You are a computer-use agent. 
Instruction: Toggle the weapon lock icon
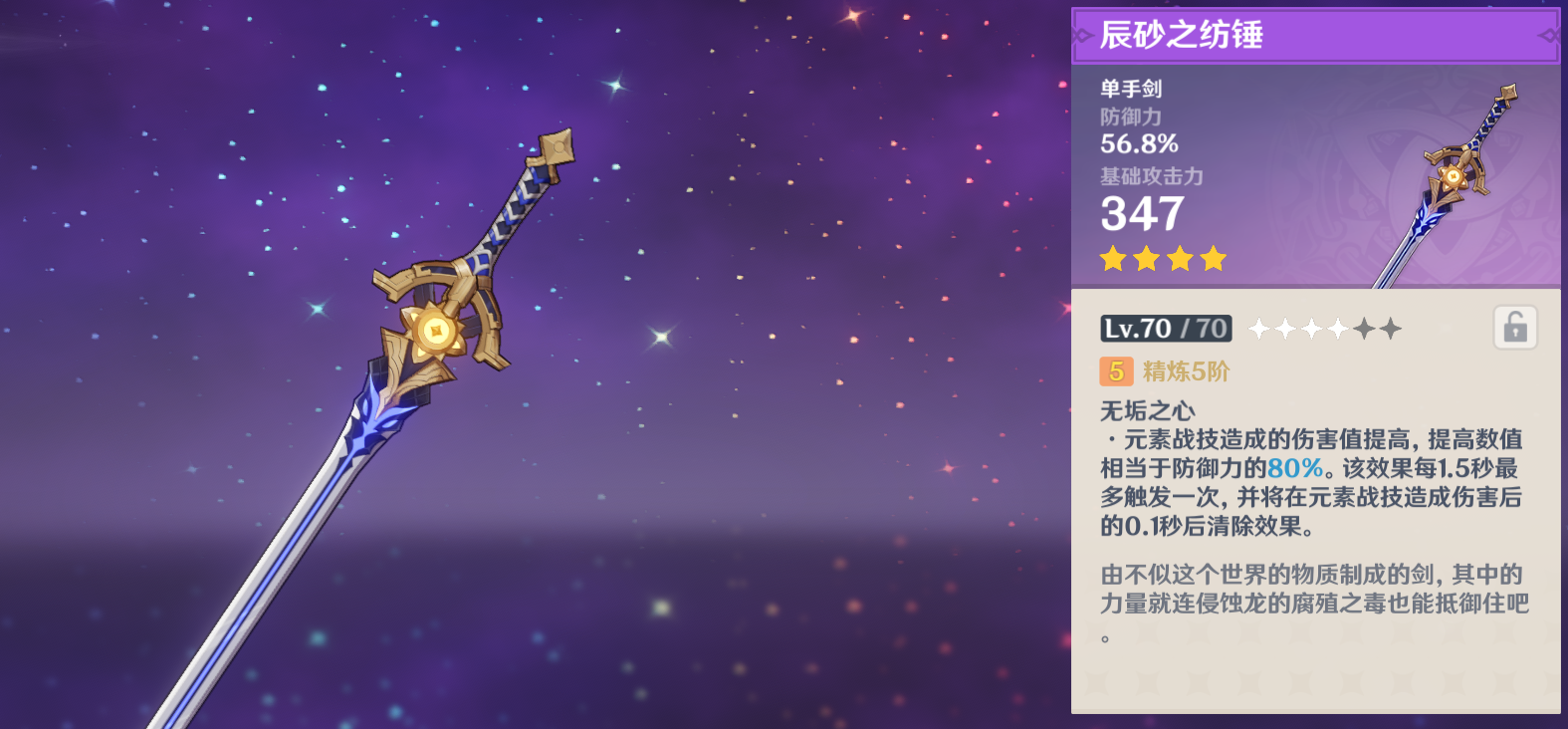point(1515,328)
